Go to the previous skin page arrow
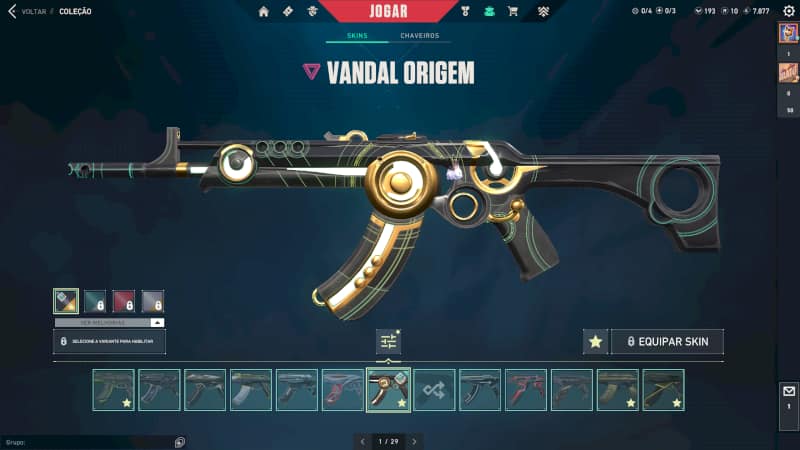This screenshot has height=450, width=800. click(x=362, y=441)
